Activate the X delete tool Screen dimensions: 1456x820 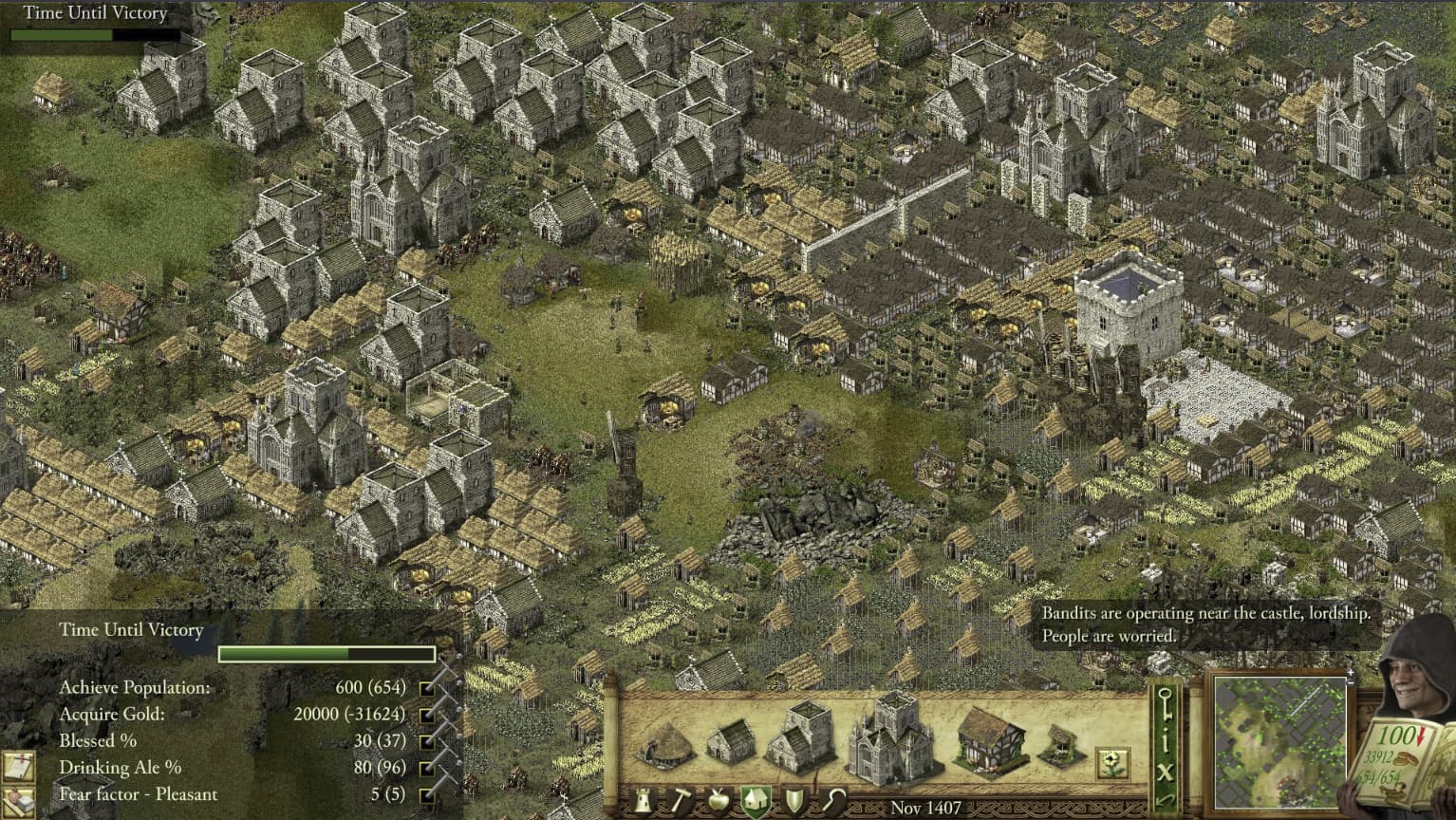click(1167, 771)
